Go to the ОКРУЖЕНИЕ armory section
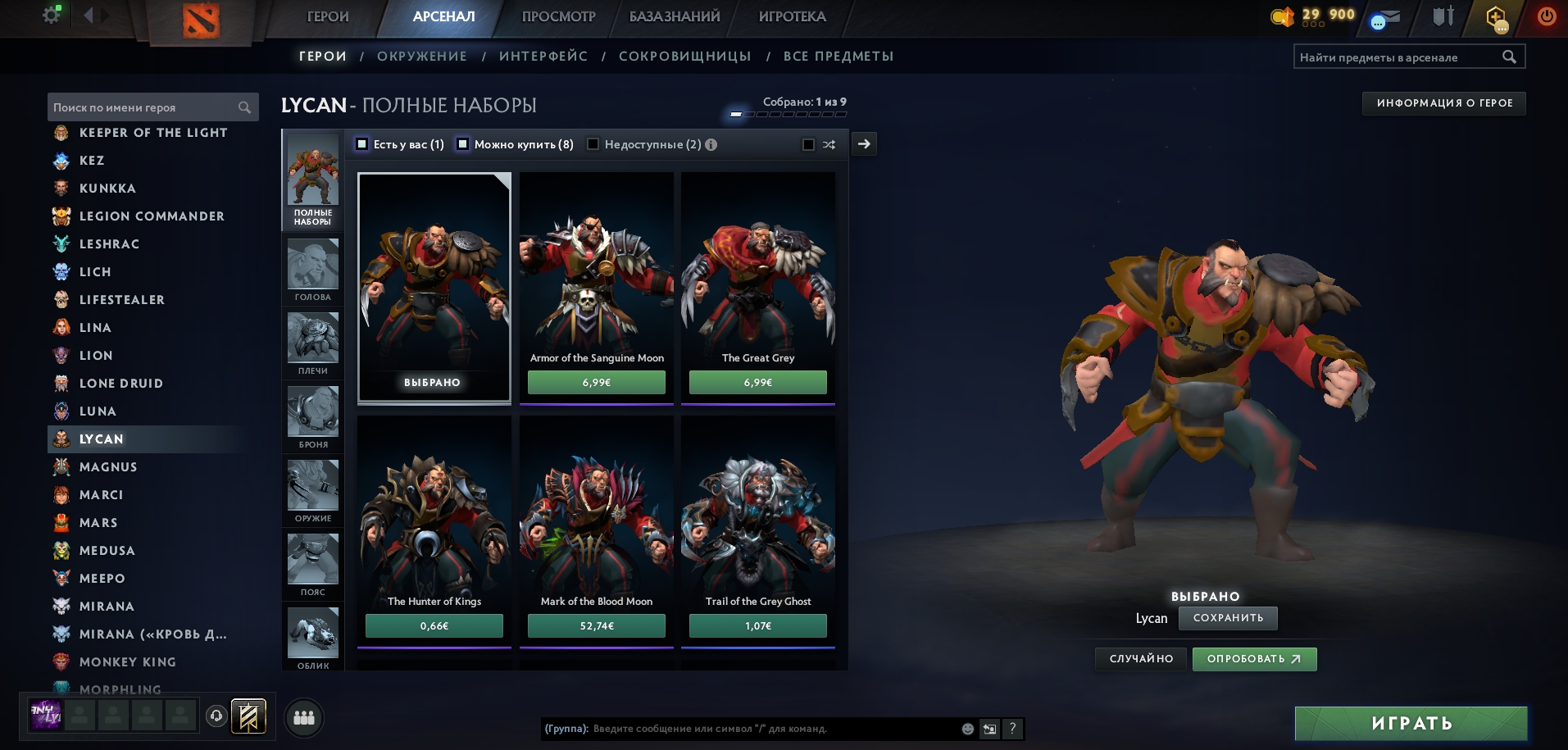This screenshot has width=1568, height=750. (421, 57)
